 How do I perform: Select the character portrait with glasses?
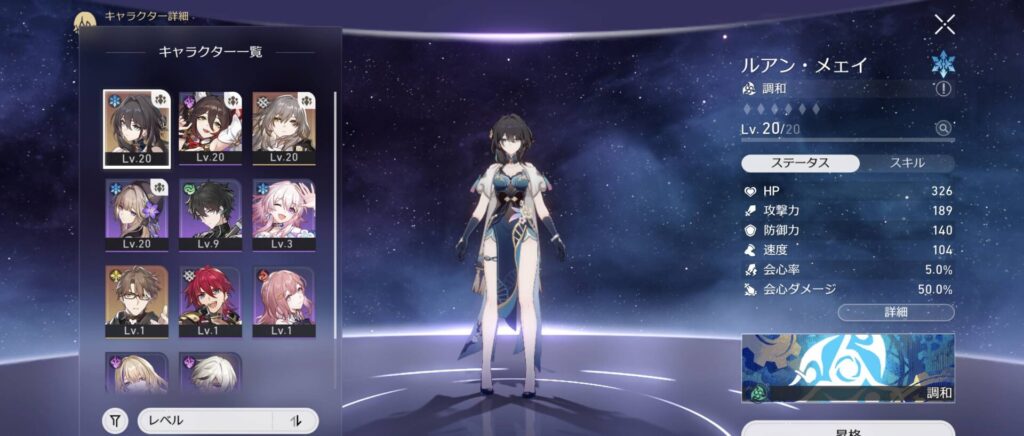click(x=137, y=302)
